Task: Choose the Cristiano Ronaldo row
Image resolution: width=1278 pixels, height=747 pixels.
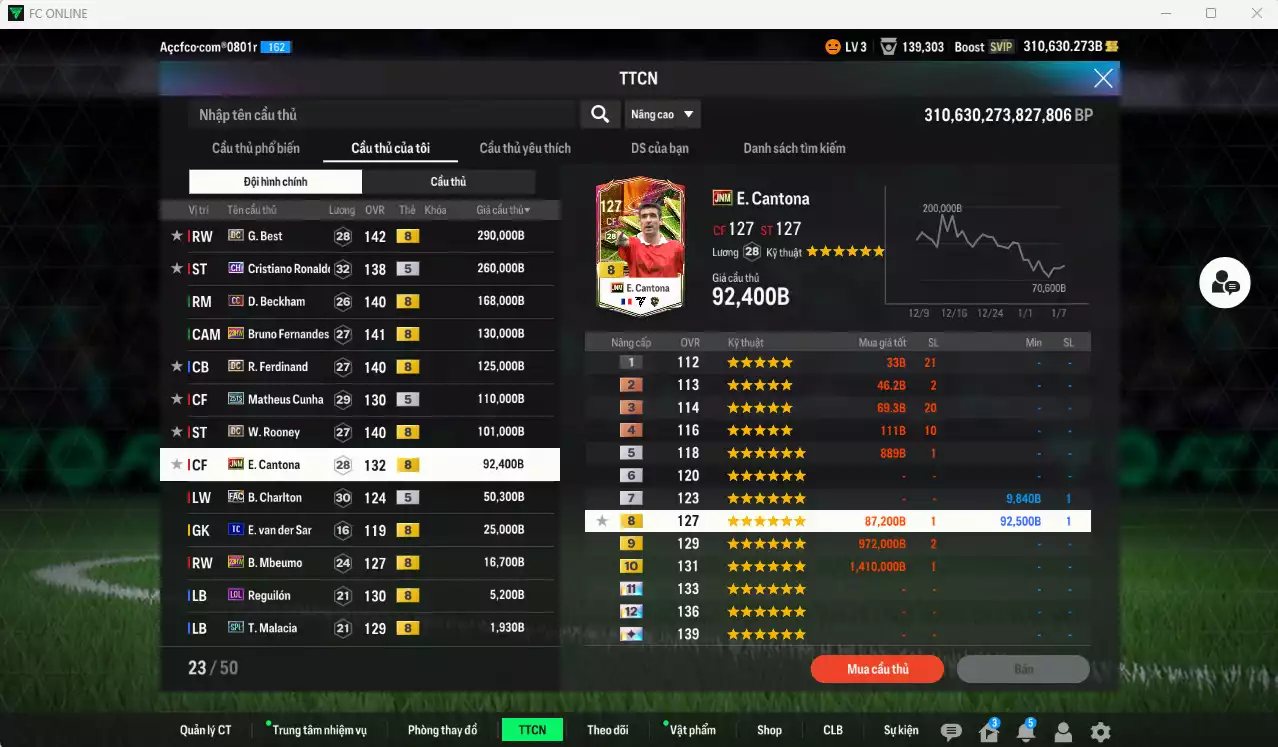Action: [x=360, y=268]
